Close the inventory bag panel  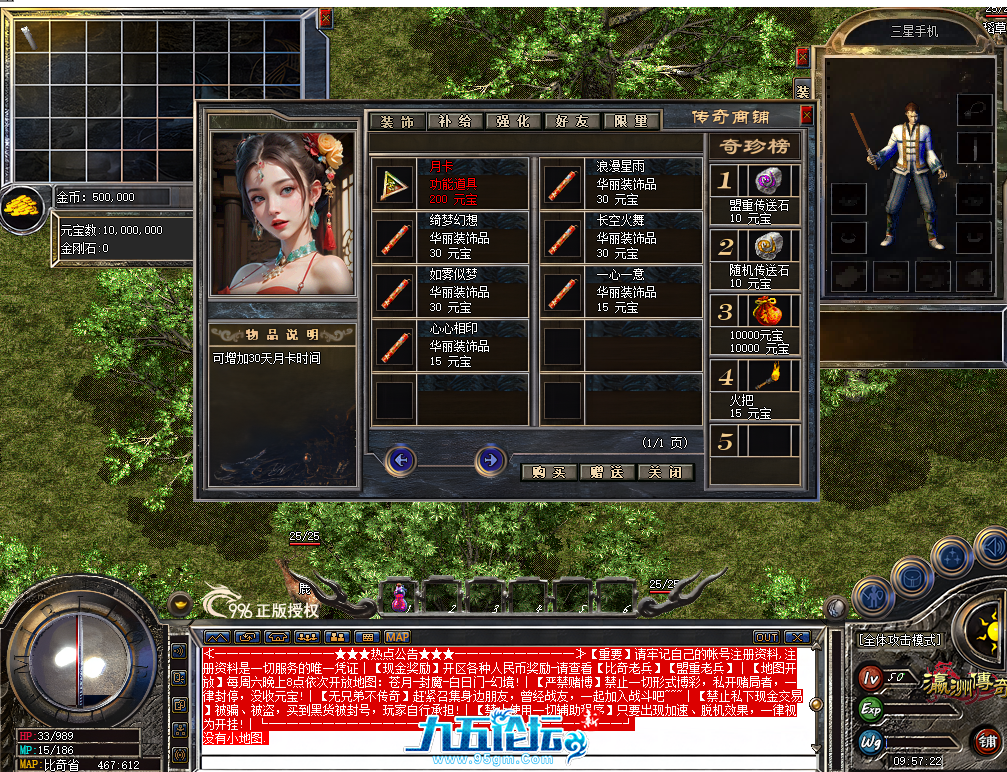pyautogui.click(x=325, y=18)
